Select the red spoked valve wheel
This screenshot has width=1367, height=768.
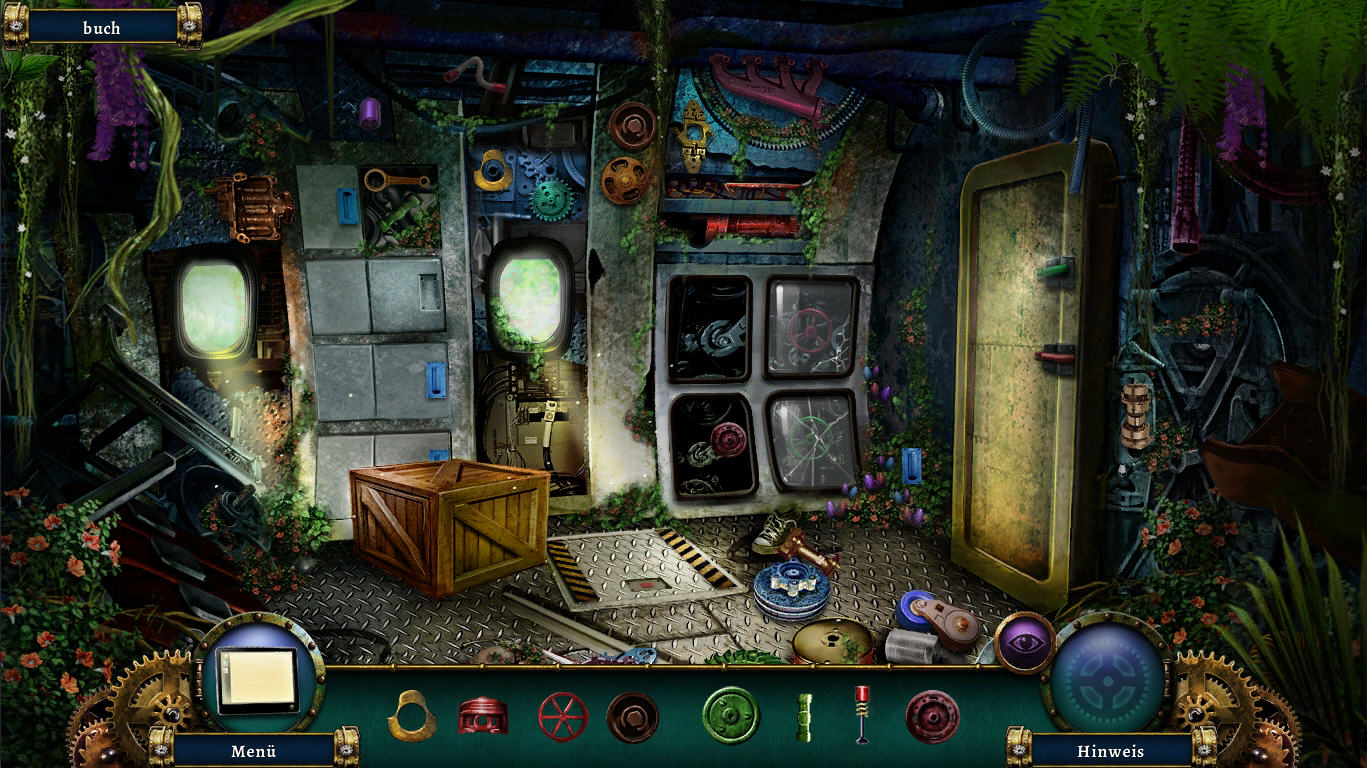tap(563, 716)
